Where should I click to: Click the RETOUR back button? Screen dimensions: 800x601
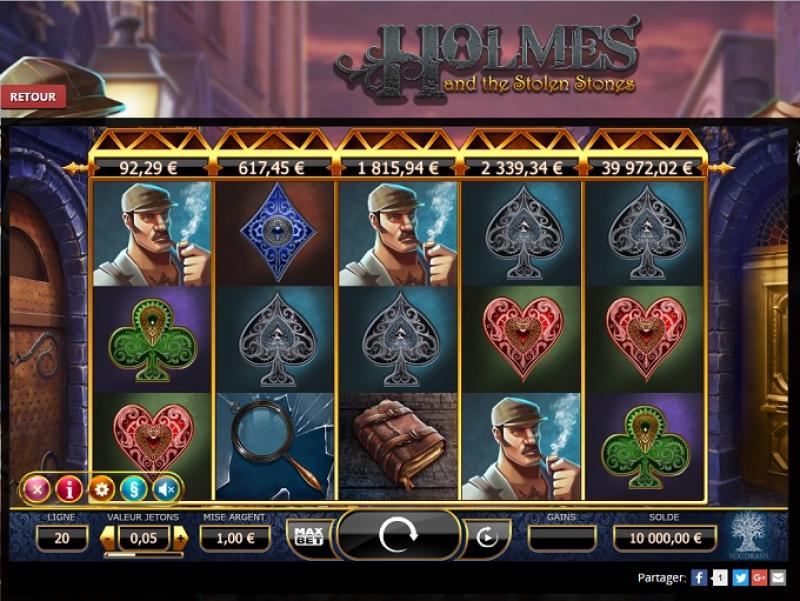coord(34,97)
